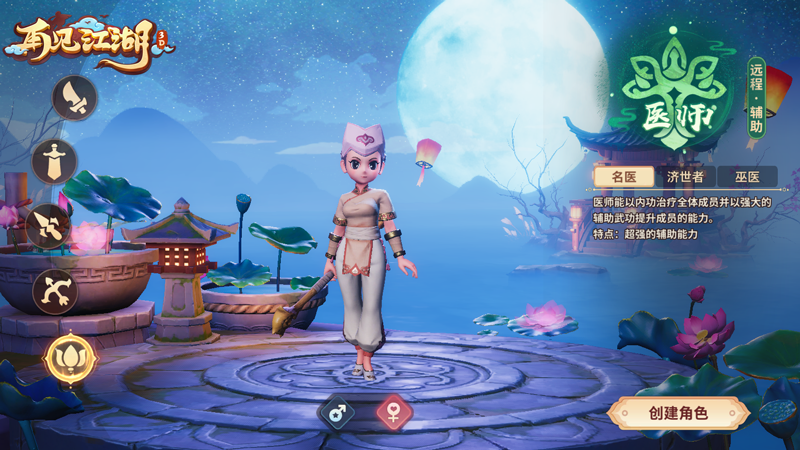Select the bow and arrow class icon
This screenshot has width=800, height=450.
click(54, 291)
